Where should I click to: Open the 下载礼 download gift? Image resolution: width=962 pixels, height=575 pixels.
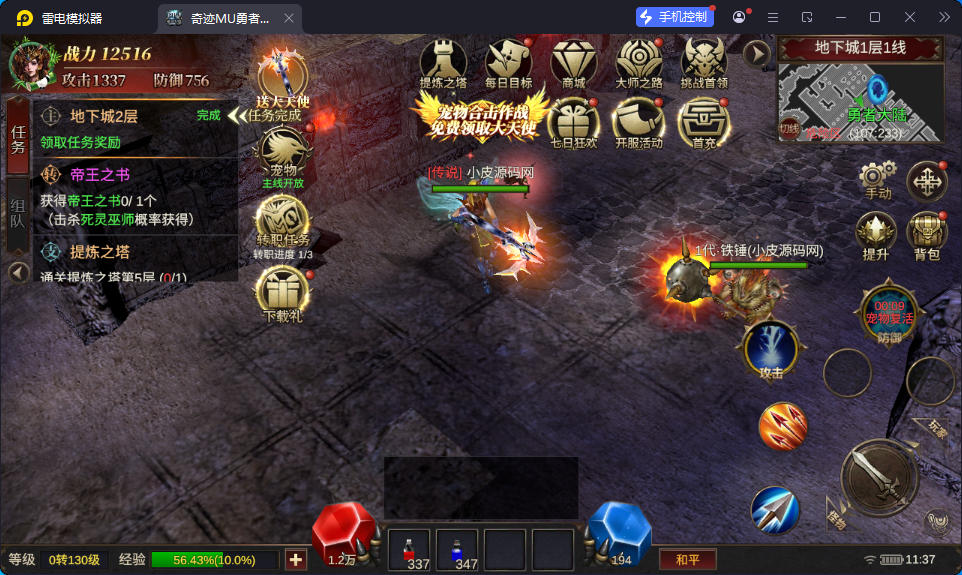(x=282, y=293)
